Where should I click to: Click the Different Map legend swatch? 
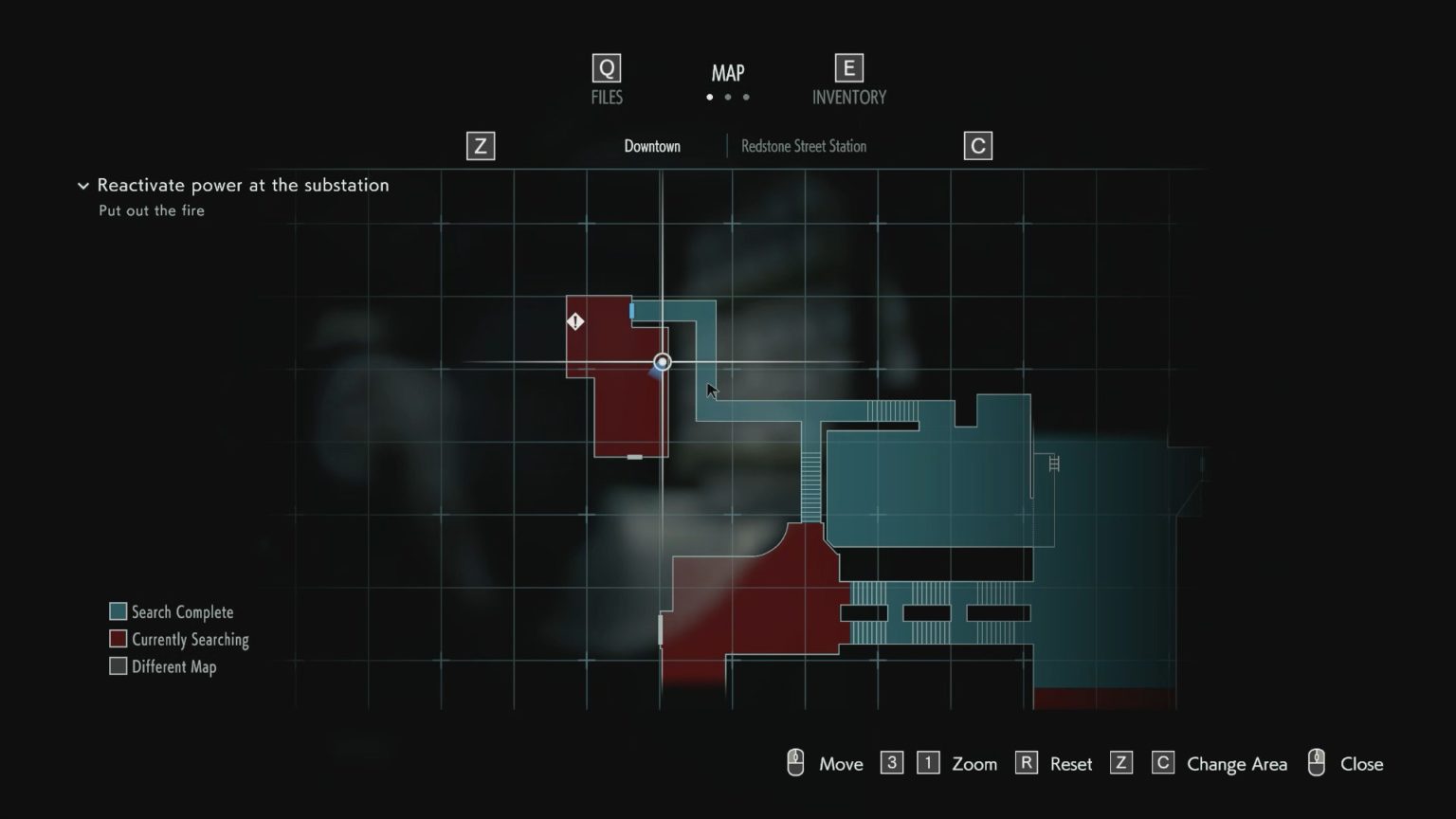pyautogui.click(x=118, y=665)
